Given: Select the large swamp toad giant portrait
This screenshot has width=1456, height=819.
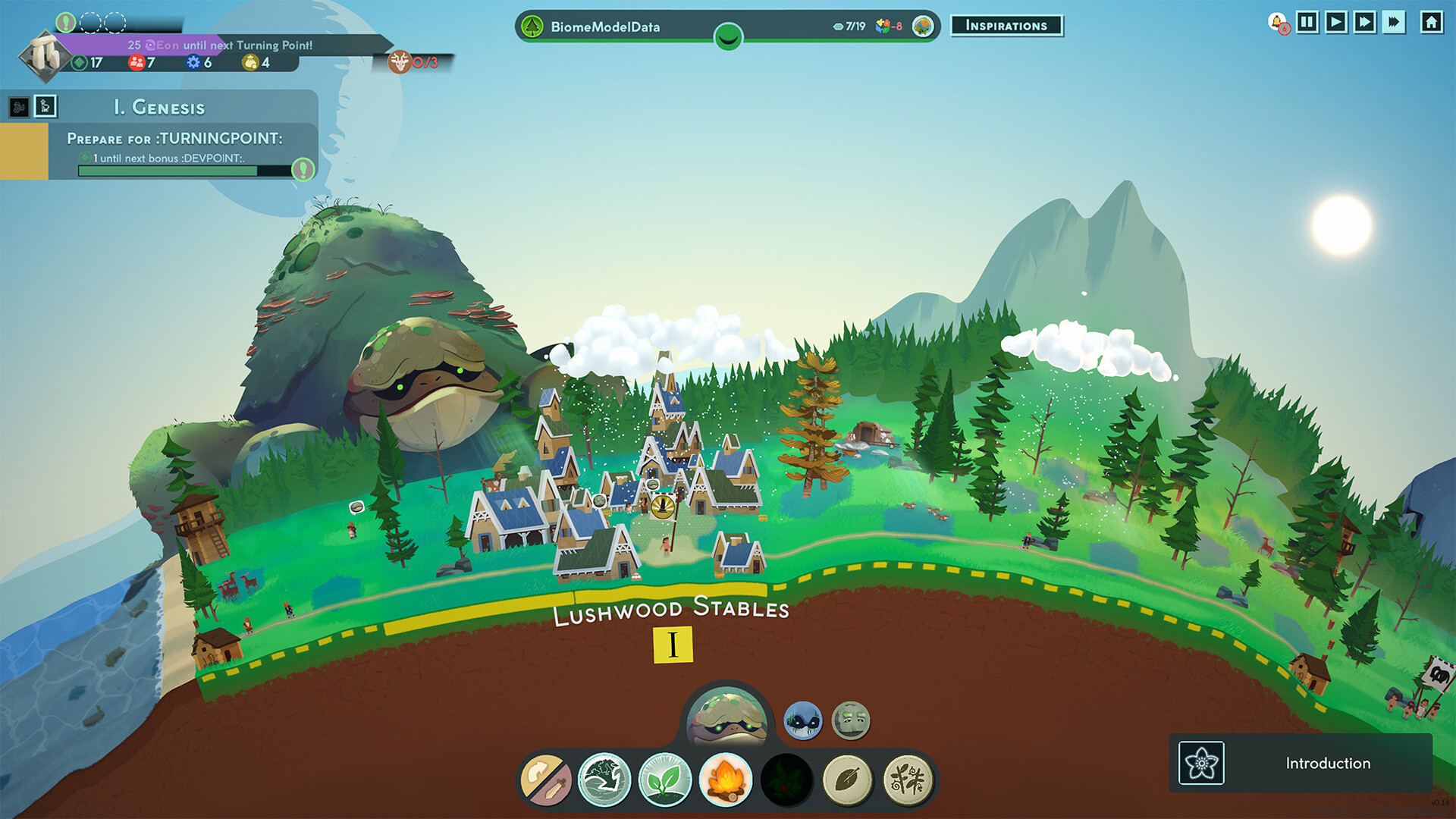Looking at the screenshot, I should coord(726,717).
